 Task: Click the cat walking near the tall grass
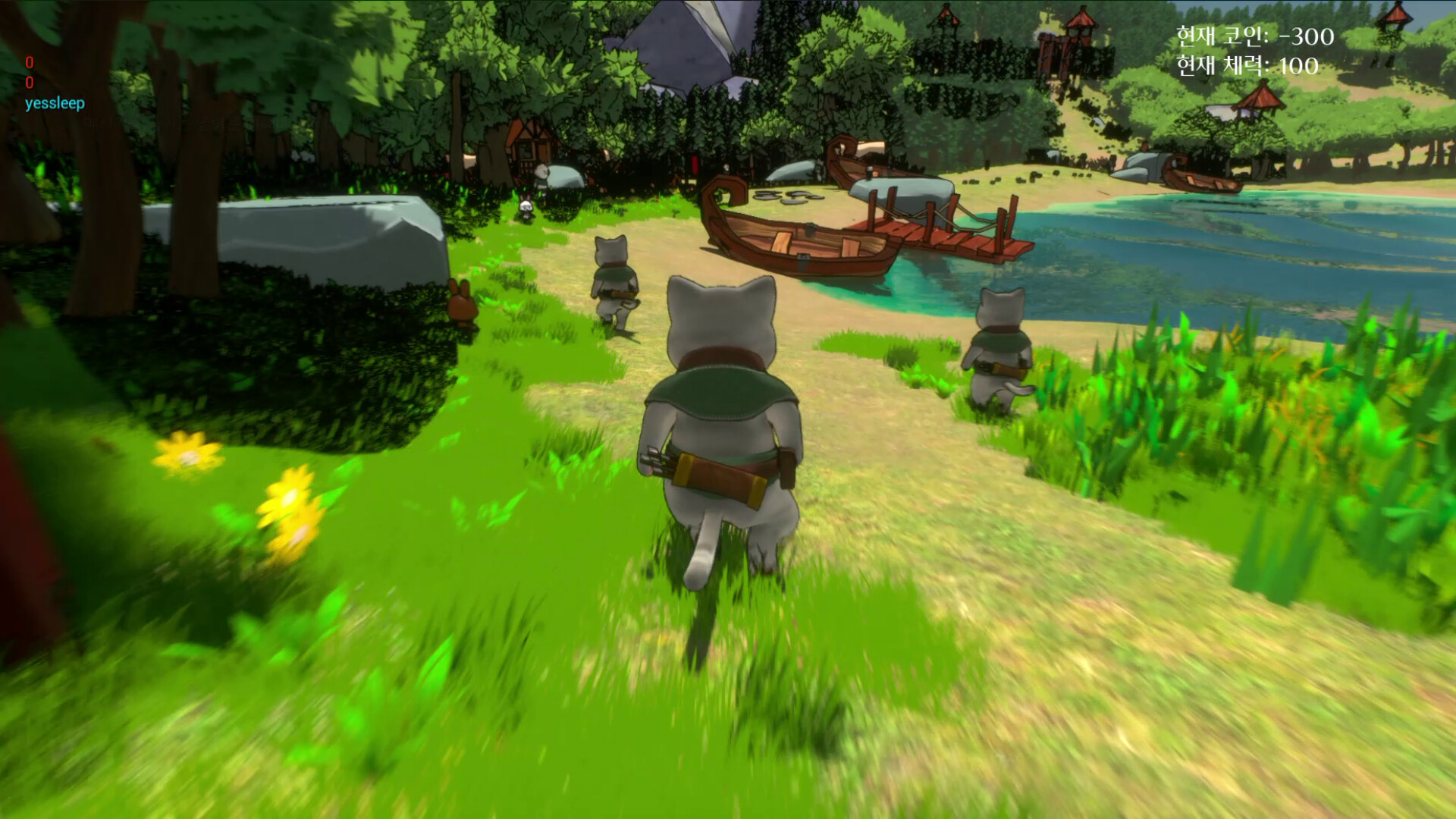(997, 341)
